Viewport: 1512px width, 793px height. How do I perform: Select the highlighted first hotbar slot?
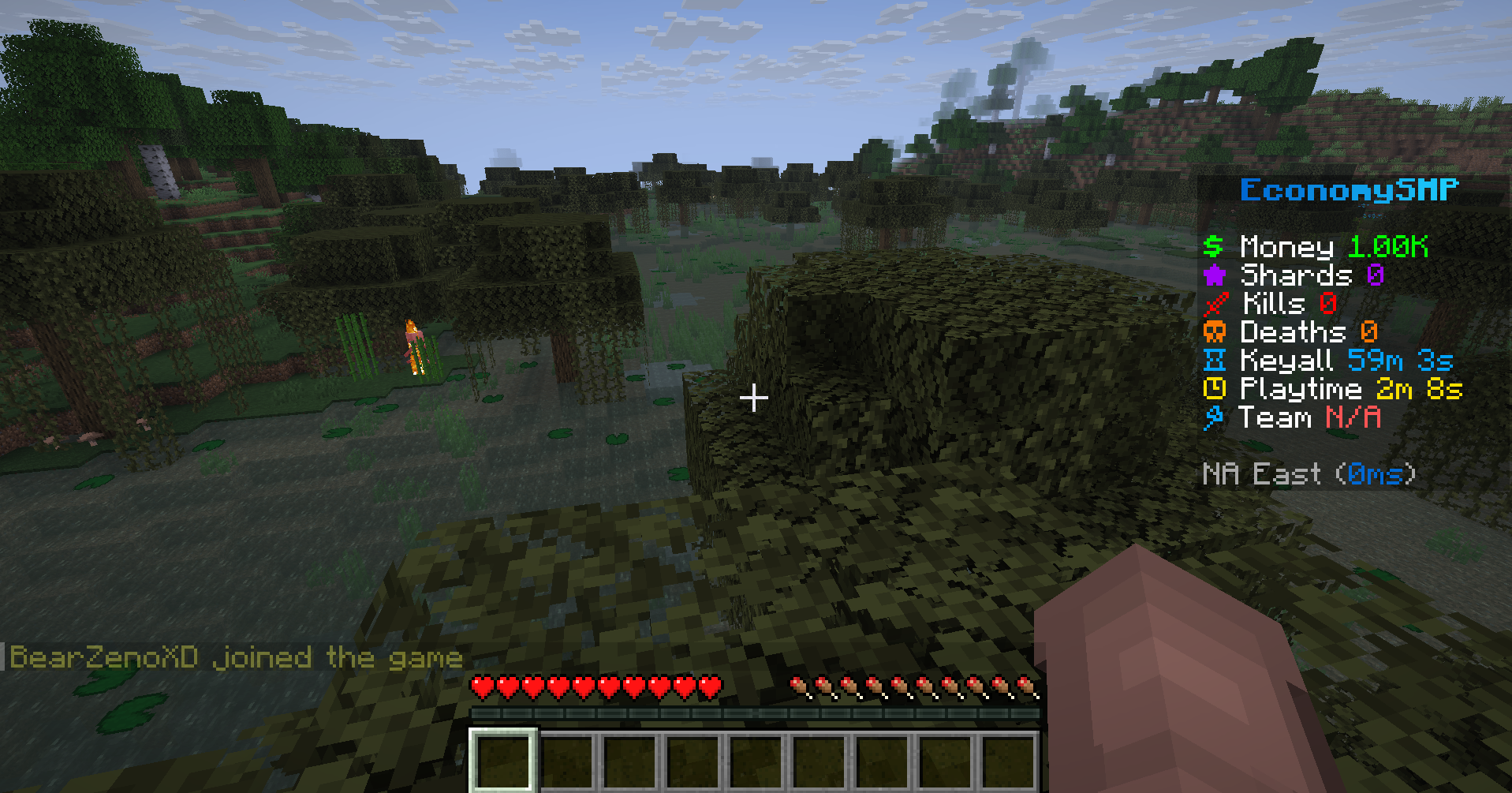504,760
